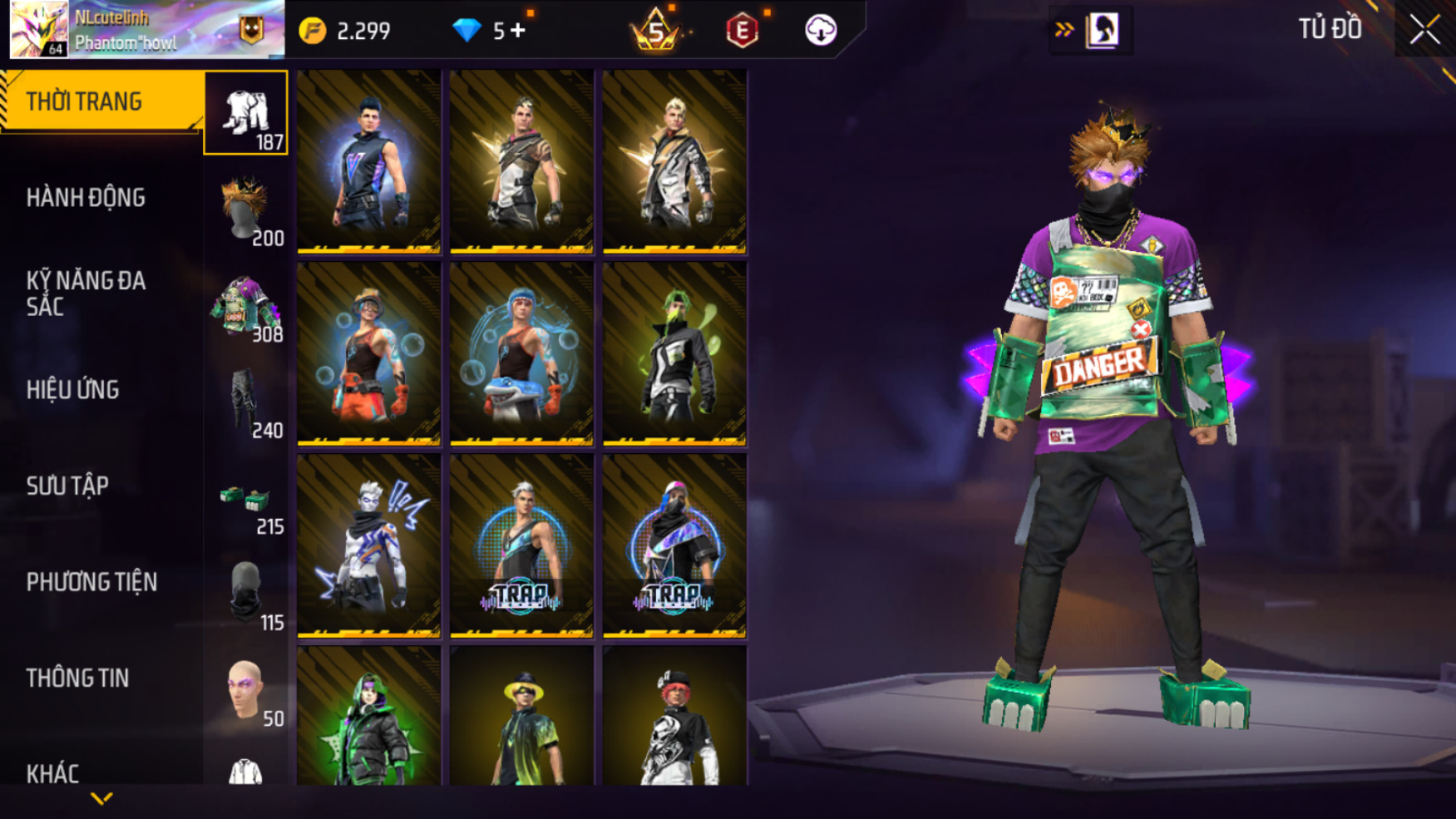Open the player profile NLcutelinh banner
Viewport: 1456px width, 819px height.
tap(146, 30)
